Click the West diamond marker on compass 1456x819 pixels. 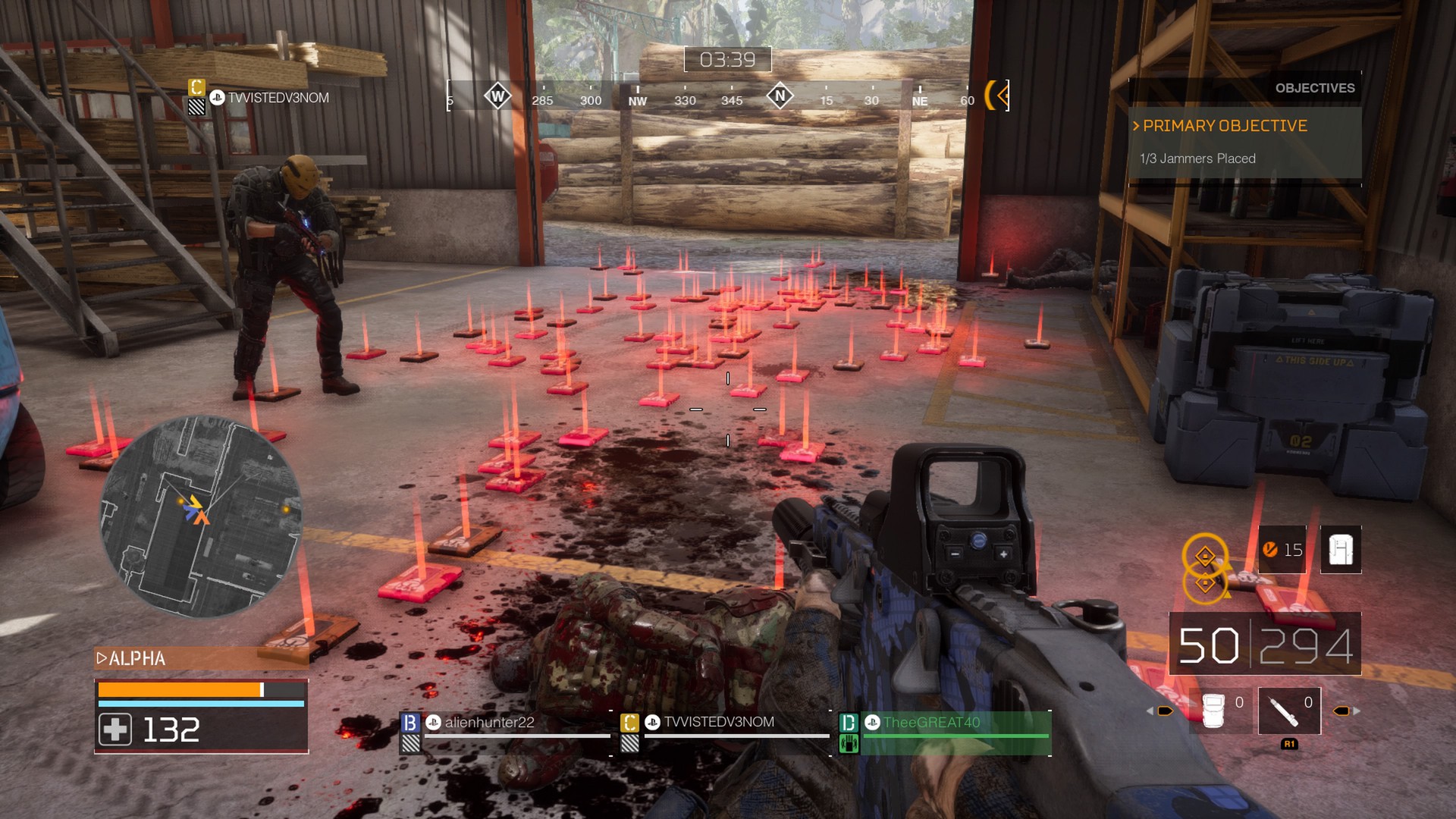497,96
